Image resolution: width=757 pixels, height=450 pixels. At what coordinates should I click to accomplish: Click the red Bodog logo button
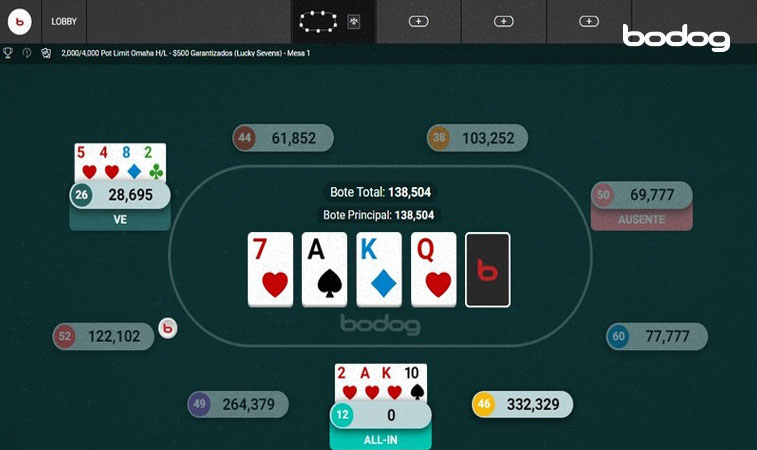[20, 21]
